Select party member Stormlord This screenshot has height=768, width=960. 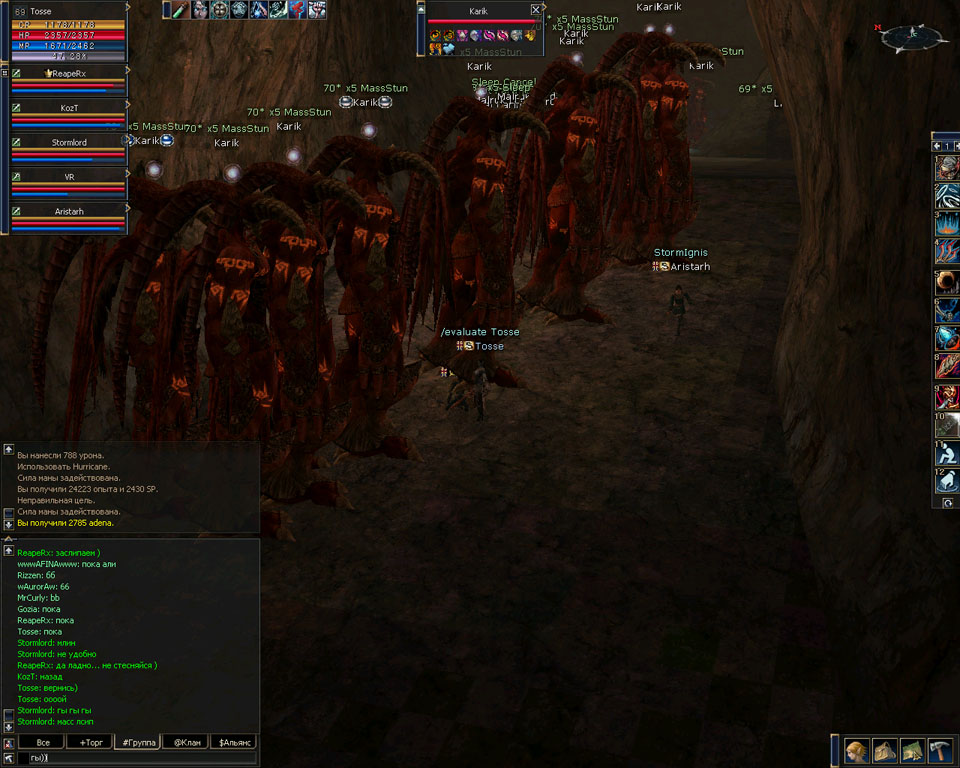[70, 142]
